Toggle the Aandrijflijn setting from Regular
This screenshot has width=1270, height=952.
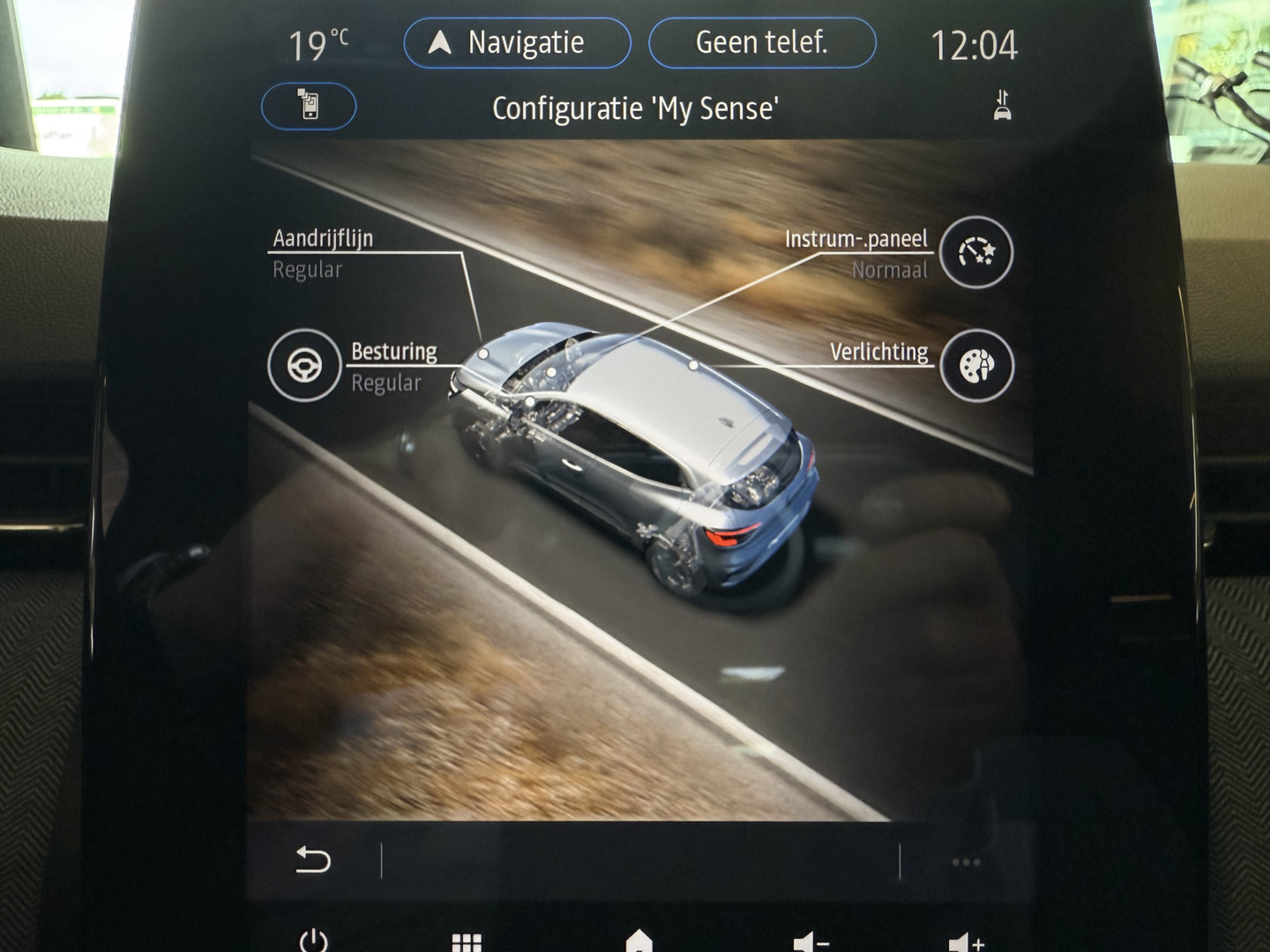[323, 253]
